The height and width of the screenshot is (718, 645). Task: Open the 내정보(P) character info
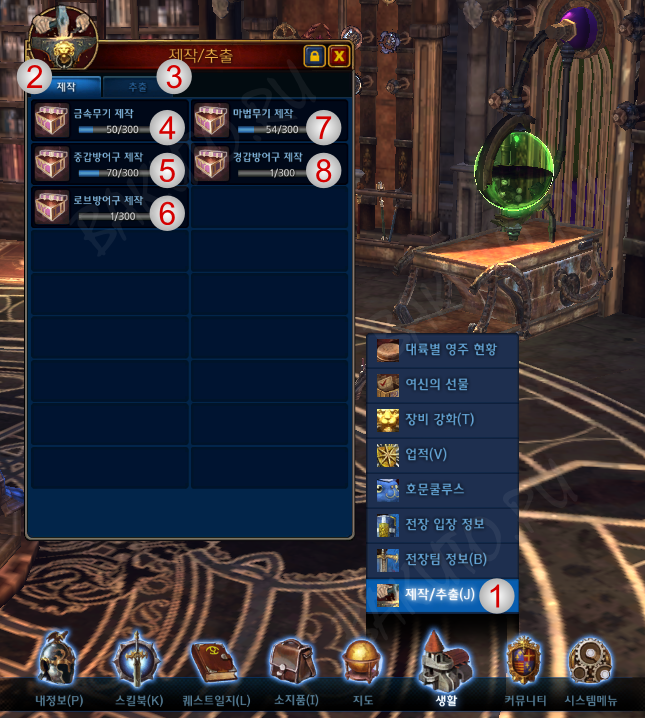[x=57, y=668]
